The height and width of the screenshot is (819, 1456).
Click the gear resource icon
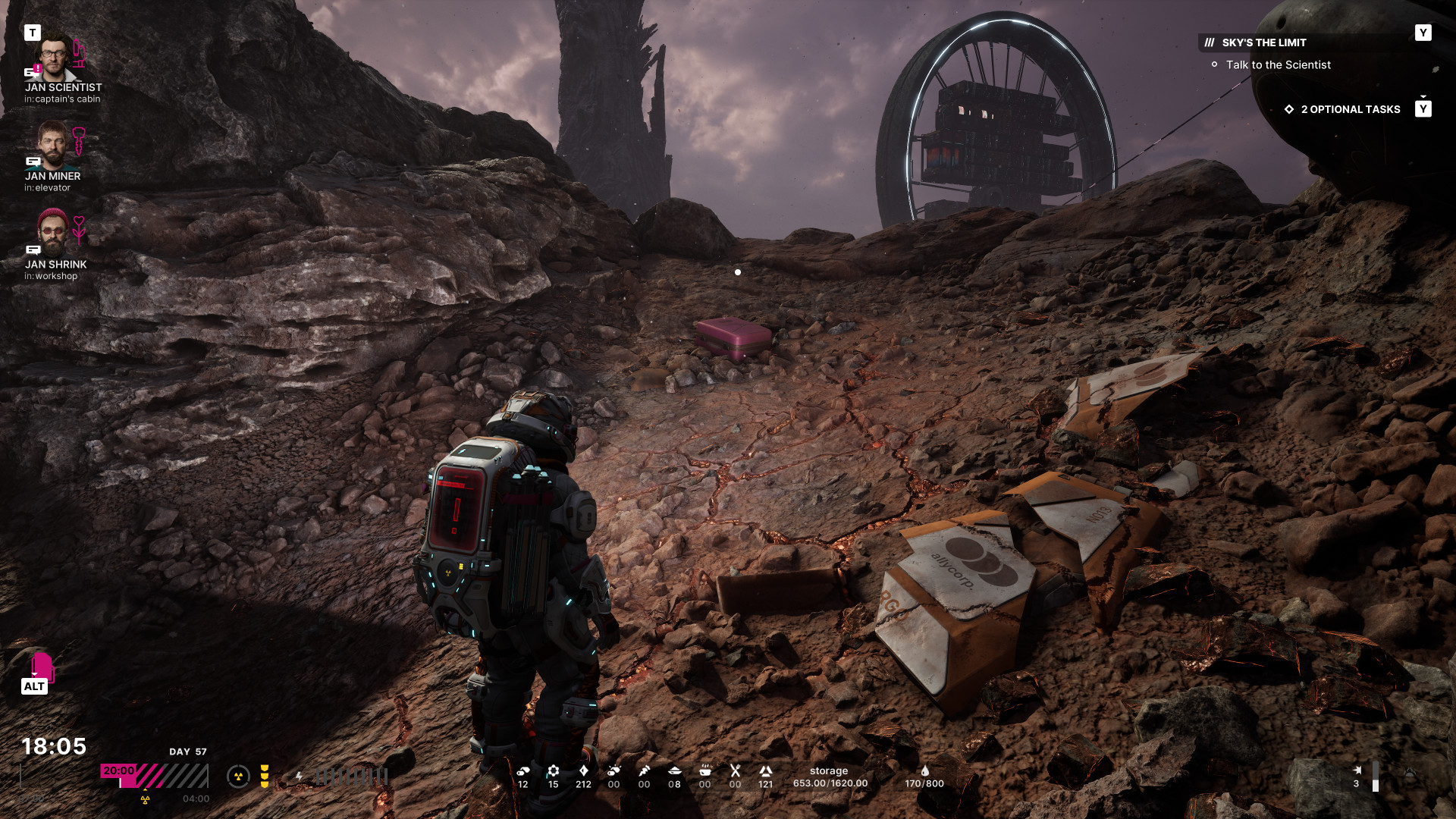pos(554,770)
